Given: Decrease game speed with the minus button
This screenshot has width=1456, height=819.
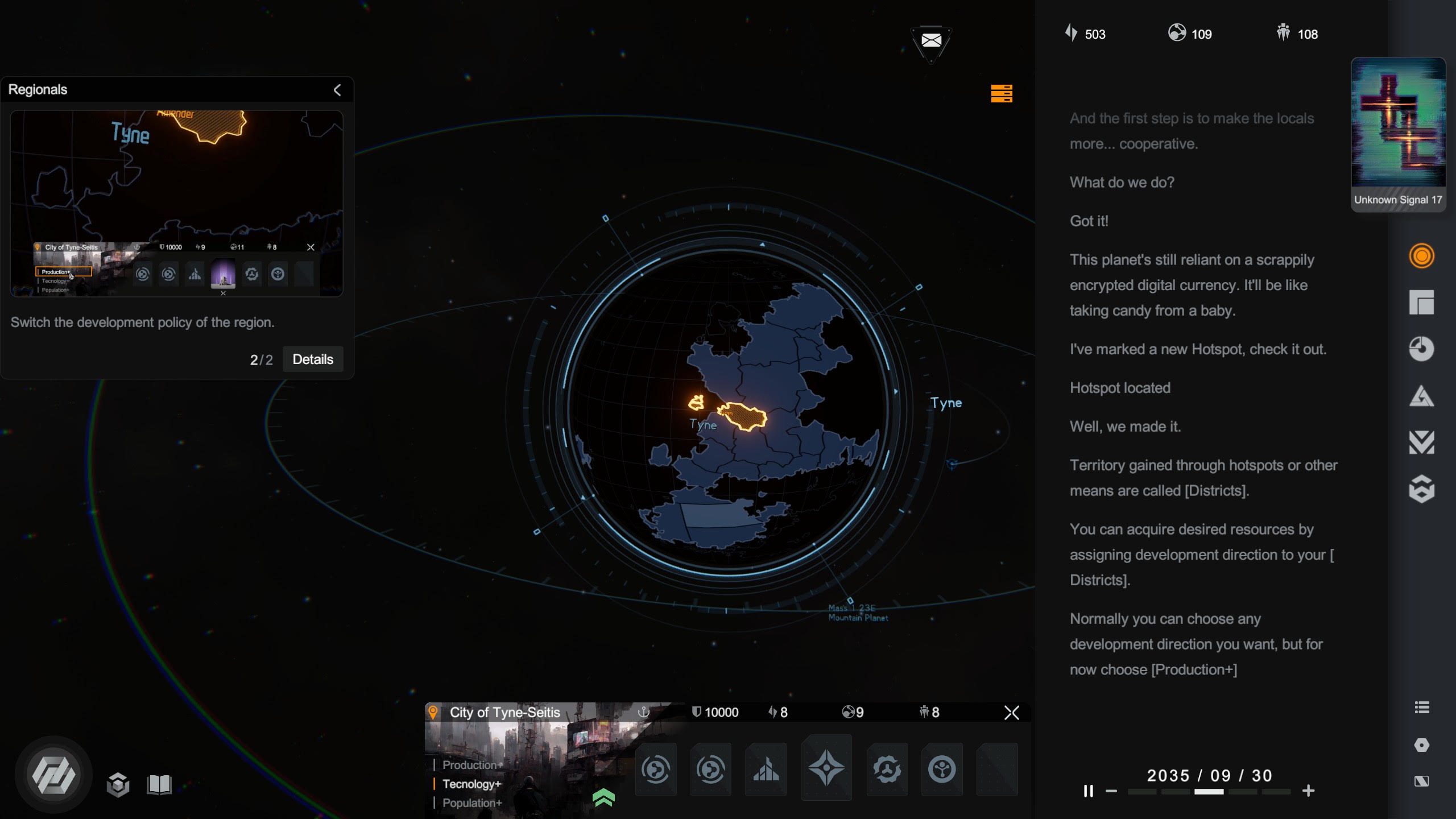Looking at the screenshot, I should [1111, 791].
